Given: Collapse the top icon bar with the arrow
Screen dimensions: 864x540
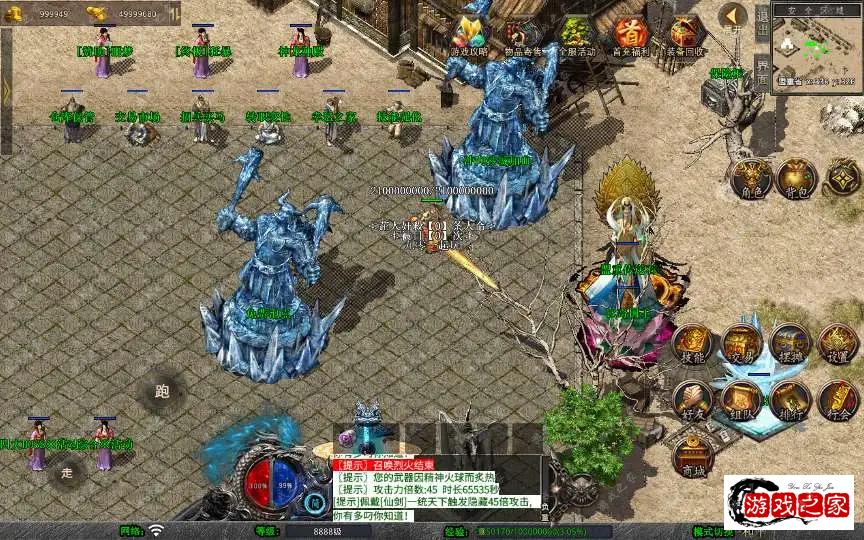Looking at the screenshot, I should [x=734, y=17].
